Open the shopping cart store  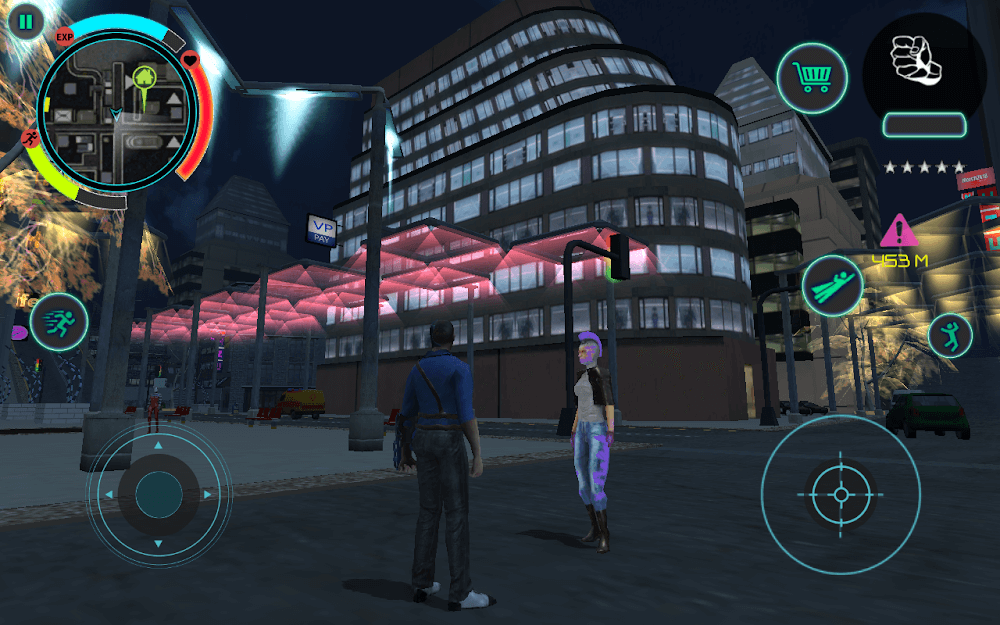point(812,79)
